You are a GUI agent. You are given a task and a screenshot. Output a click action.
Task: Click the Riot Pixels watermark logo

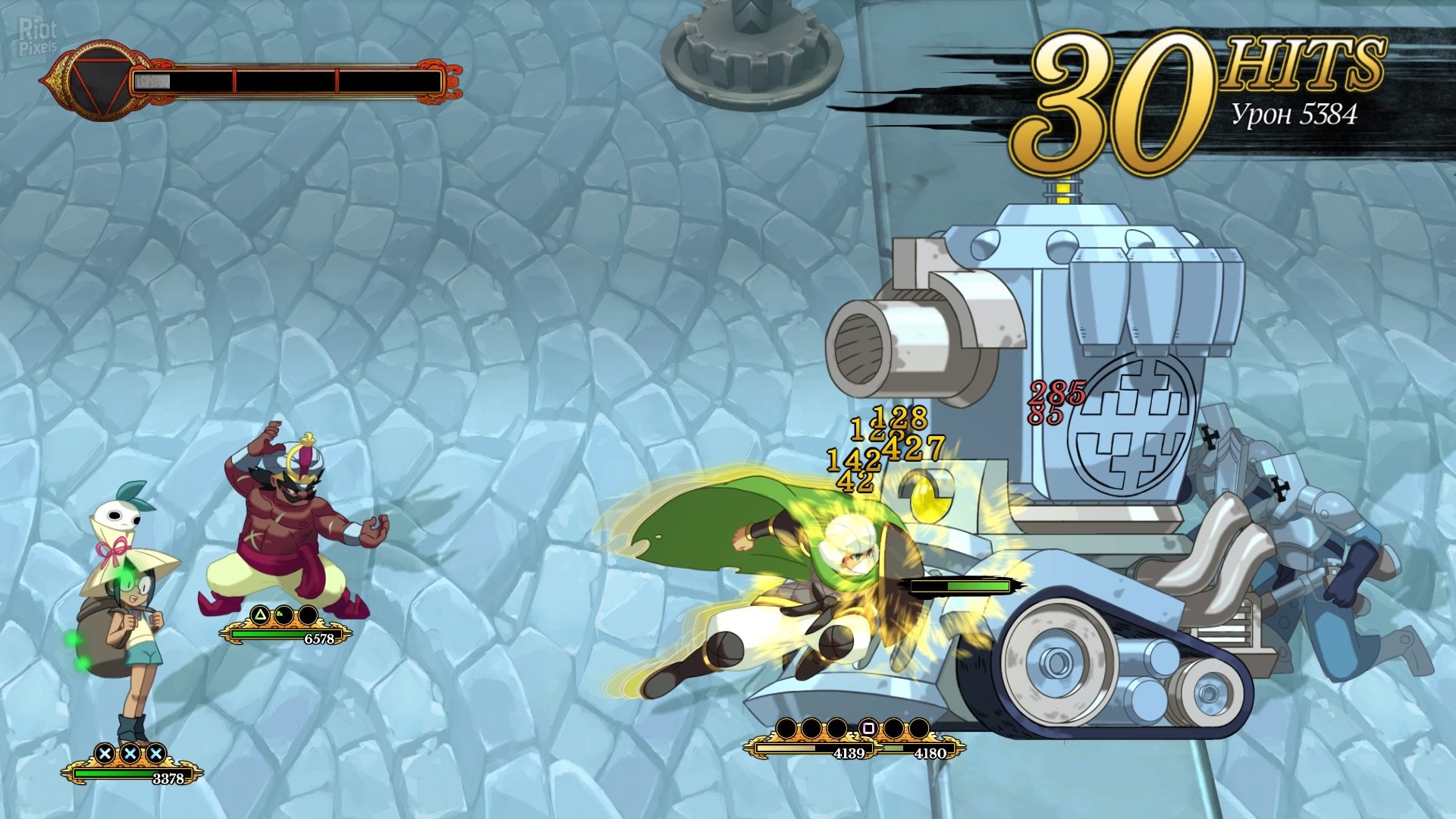[38, 36]
